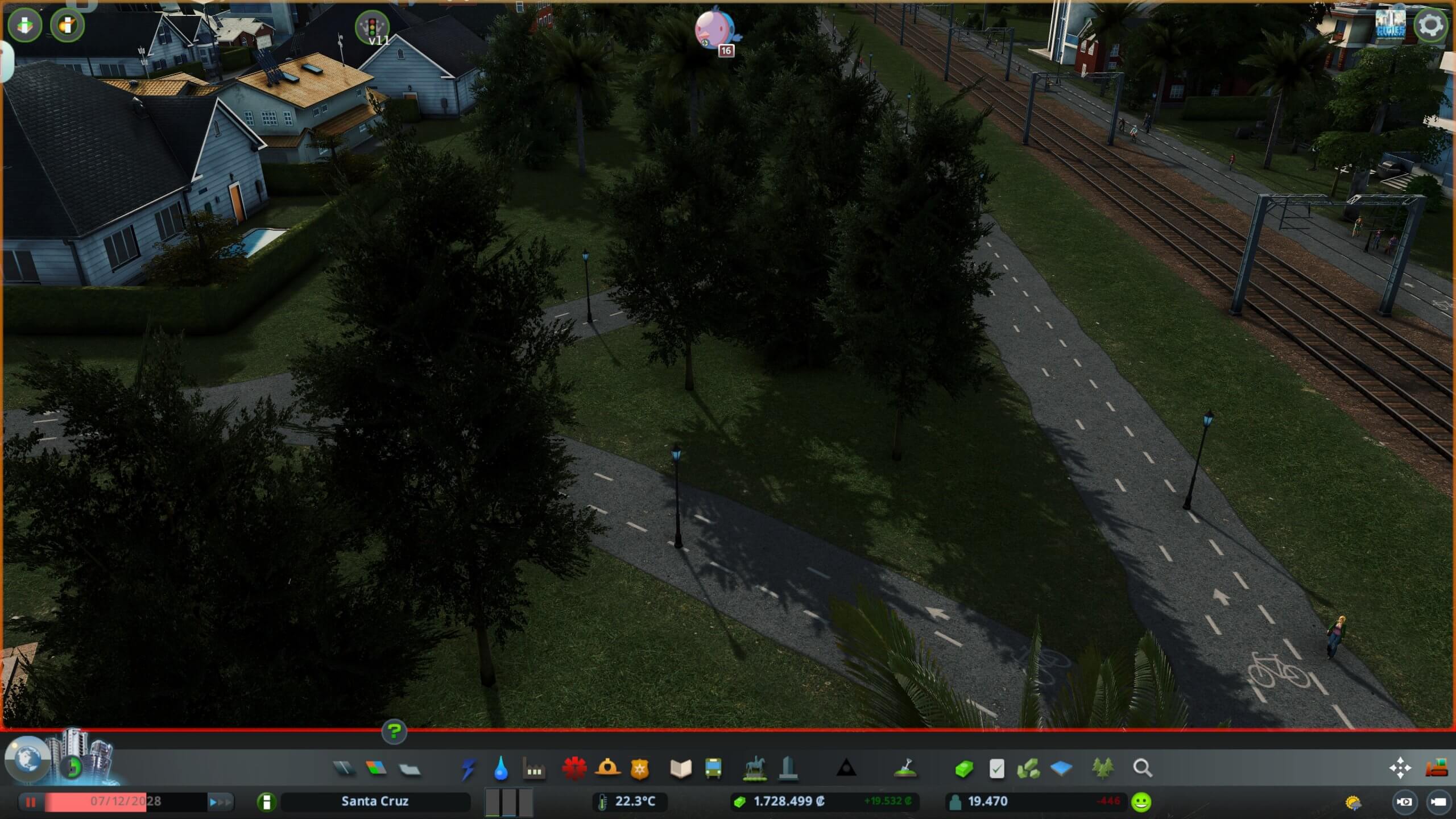Viewport: 1456px width, 819px height.
Task: Click the magnifying glass search tool
Action: tap(1142, 769)
